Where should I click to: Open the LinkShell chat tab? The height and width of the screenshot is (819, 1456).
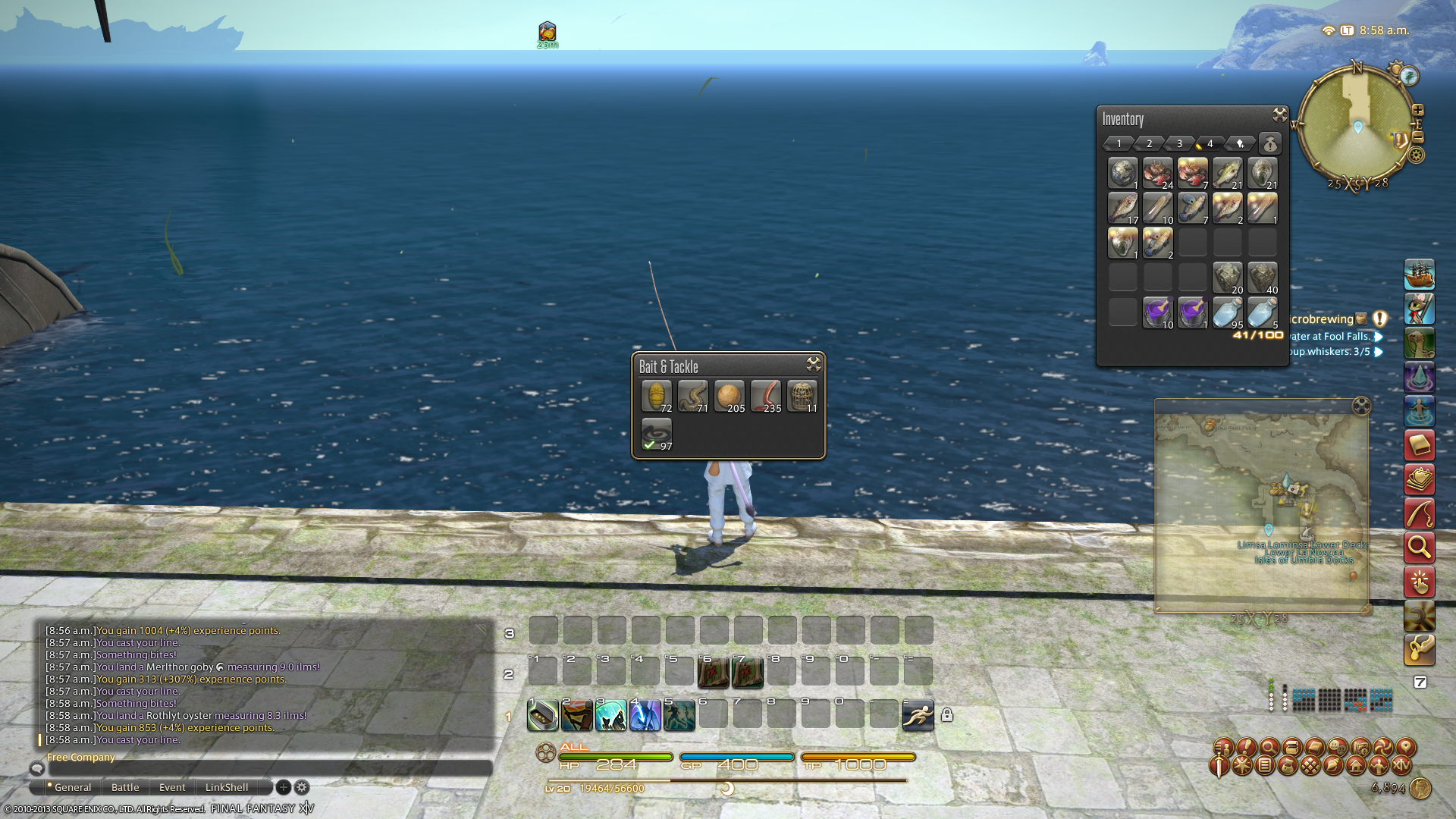226,787
